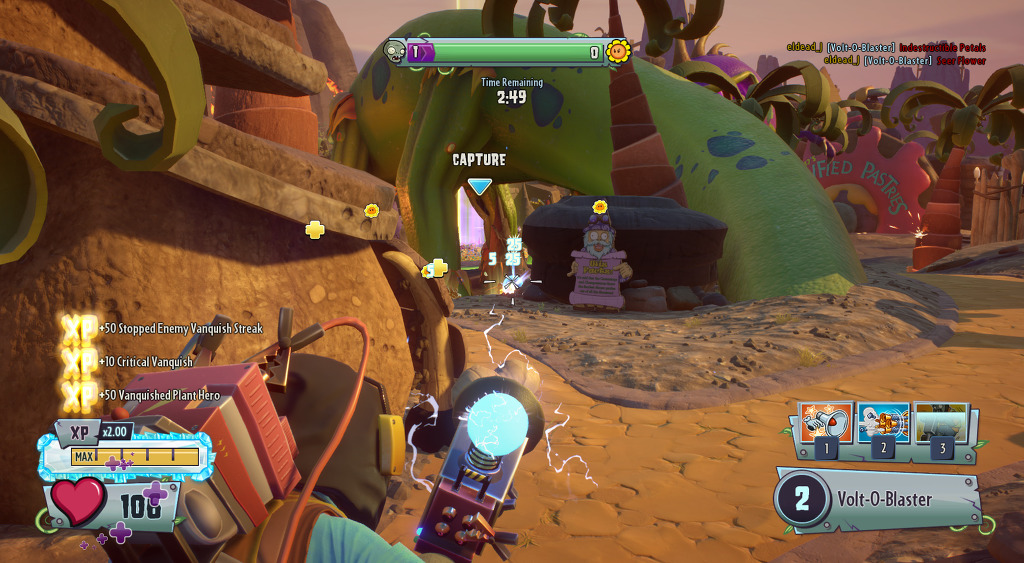Activate the megaphone ability icon
Viewport: 1024px width, 563px height.
(826, 423)
